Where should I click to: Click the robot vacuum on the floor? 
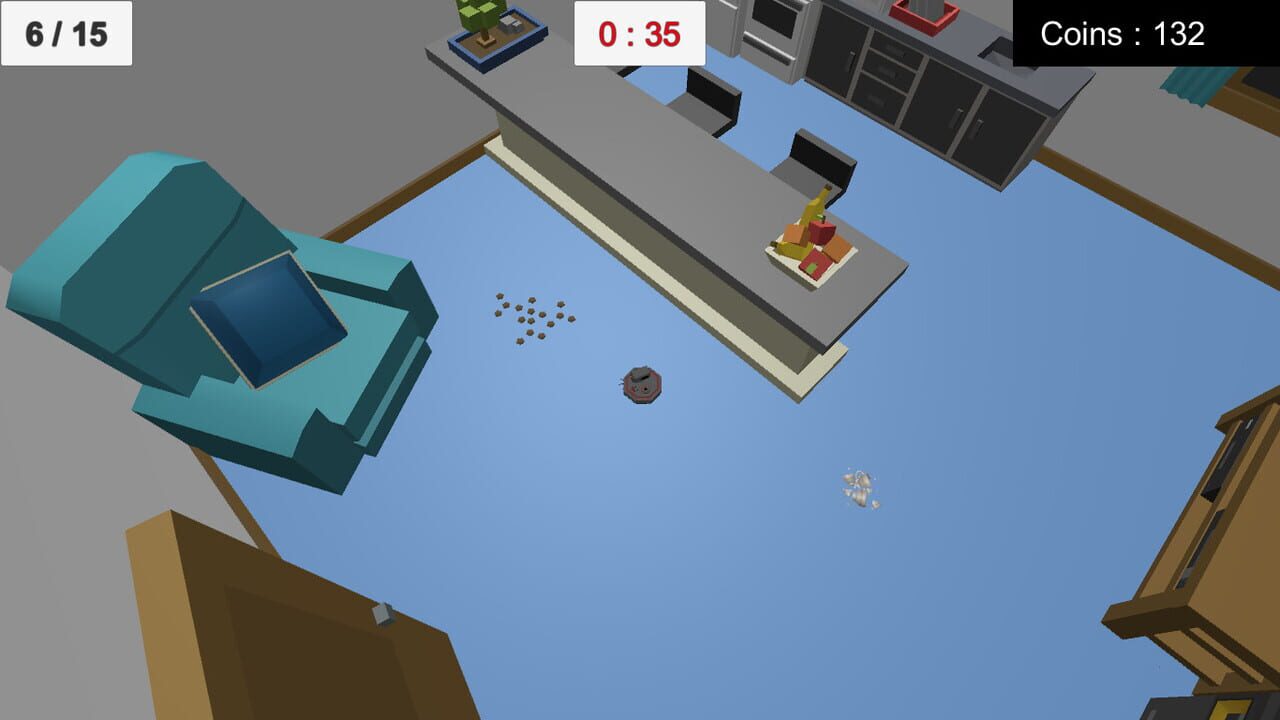click(x=645, y=385)
